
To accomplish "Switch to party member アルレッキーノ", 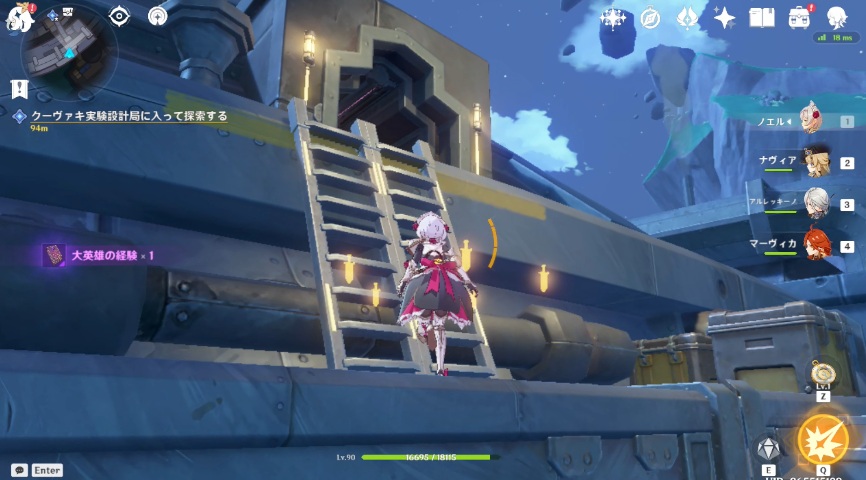I will click(816, 204).
